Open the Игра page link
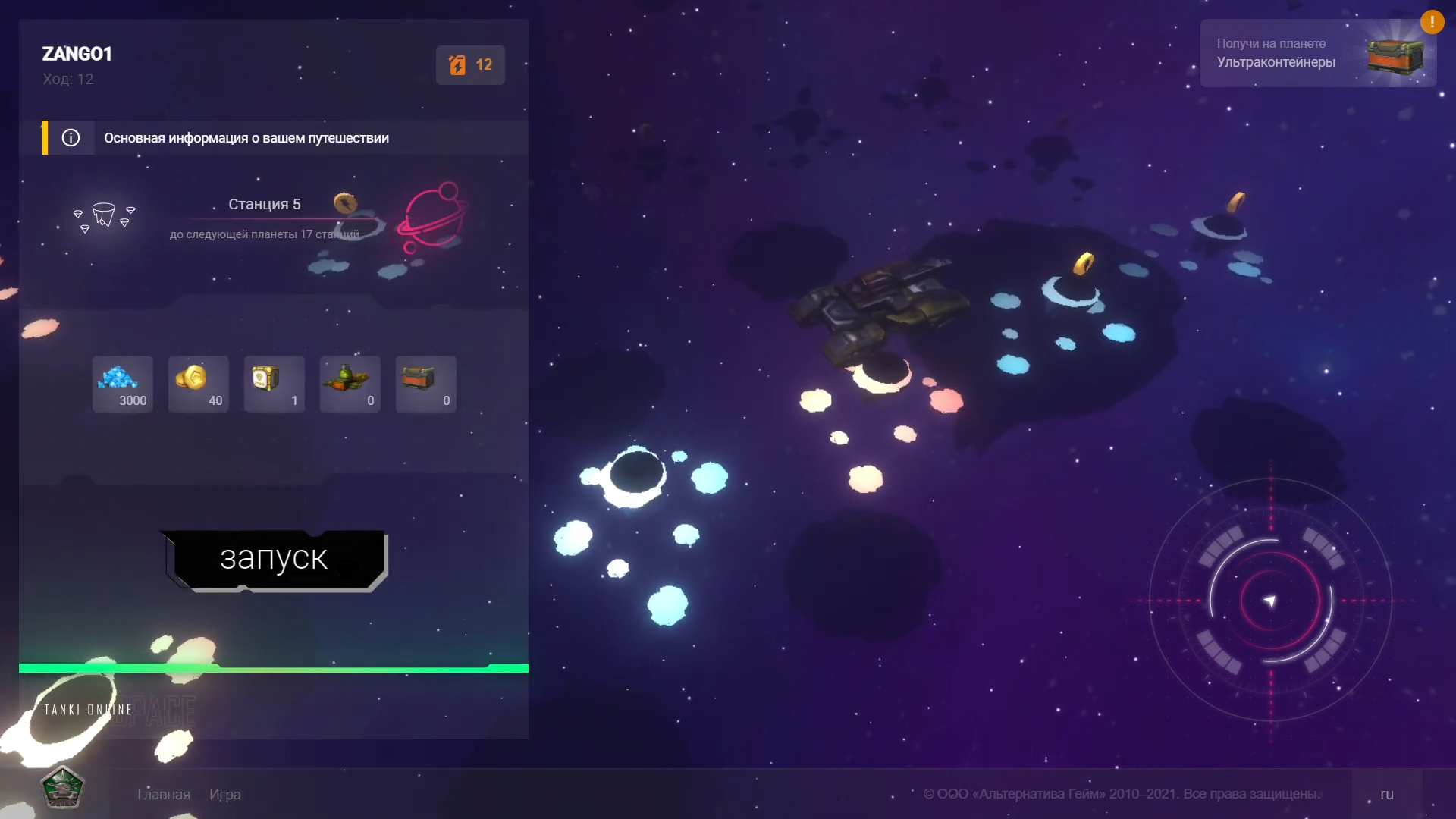The image size is (1456, 819). pyautogui.click(x=225, y=794)
